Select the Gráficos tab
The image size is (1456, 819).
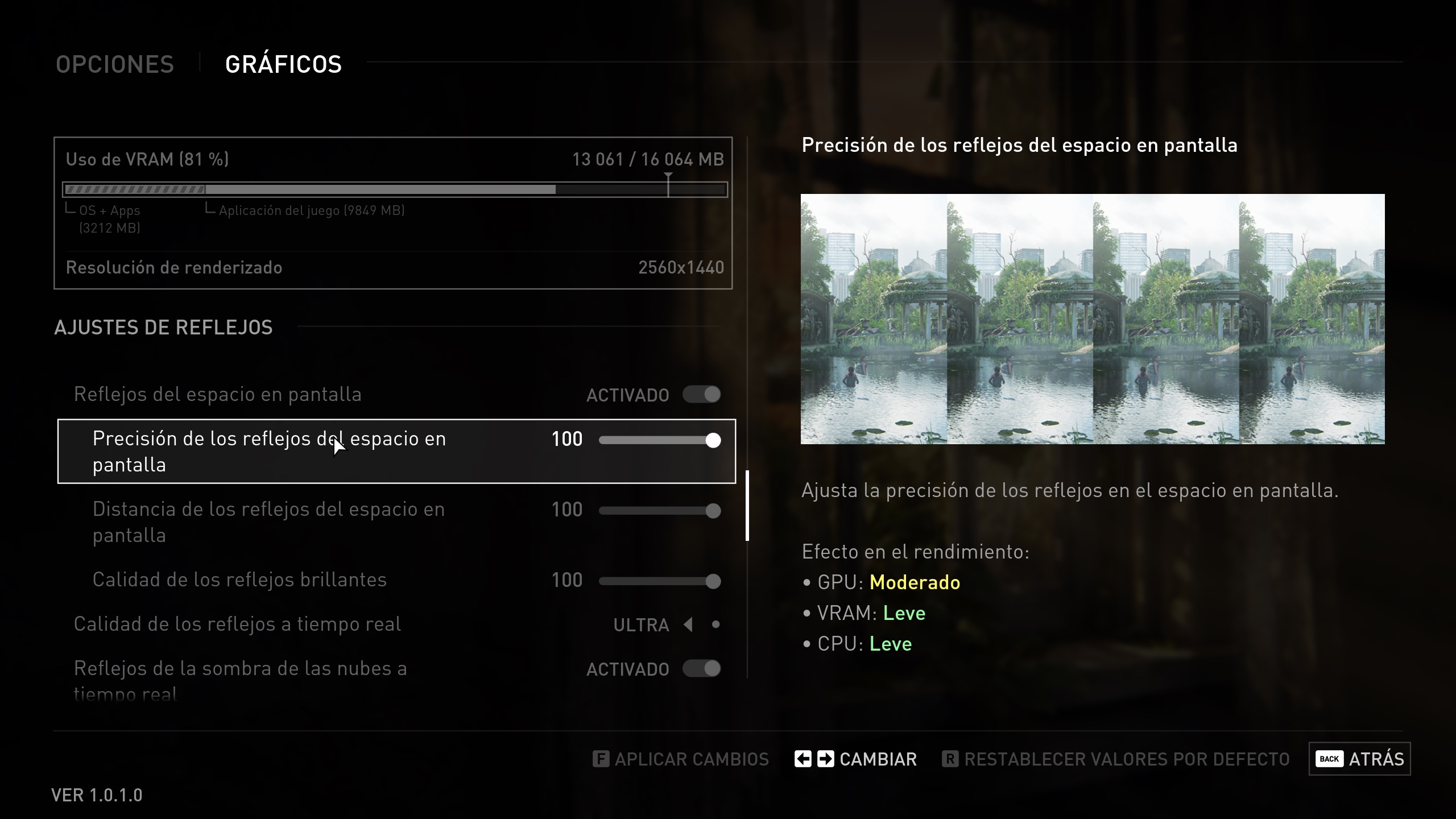pyautogui.click(x=283, y=64)
